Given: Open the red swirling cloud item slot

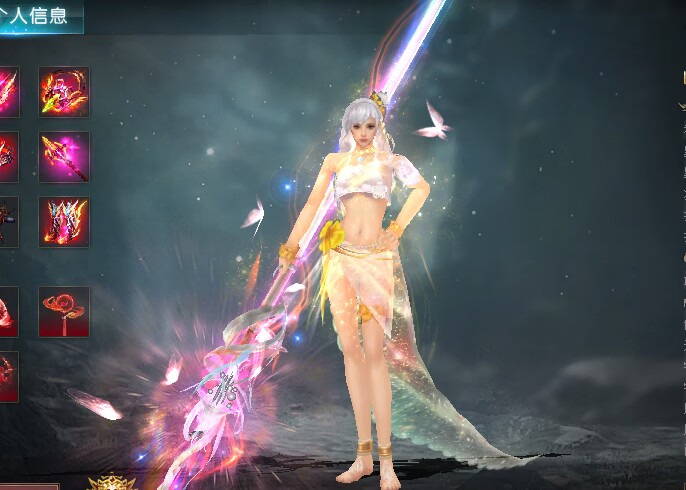Looking at the screenshot, I should pos(64,312).
